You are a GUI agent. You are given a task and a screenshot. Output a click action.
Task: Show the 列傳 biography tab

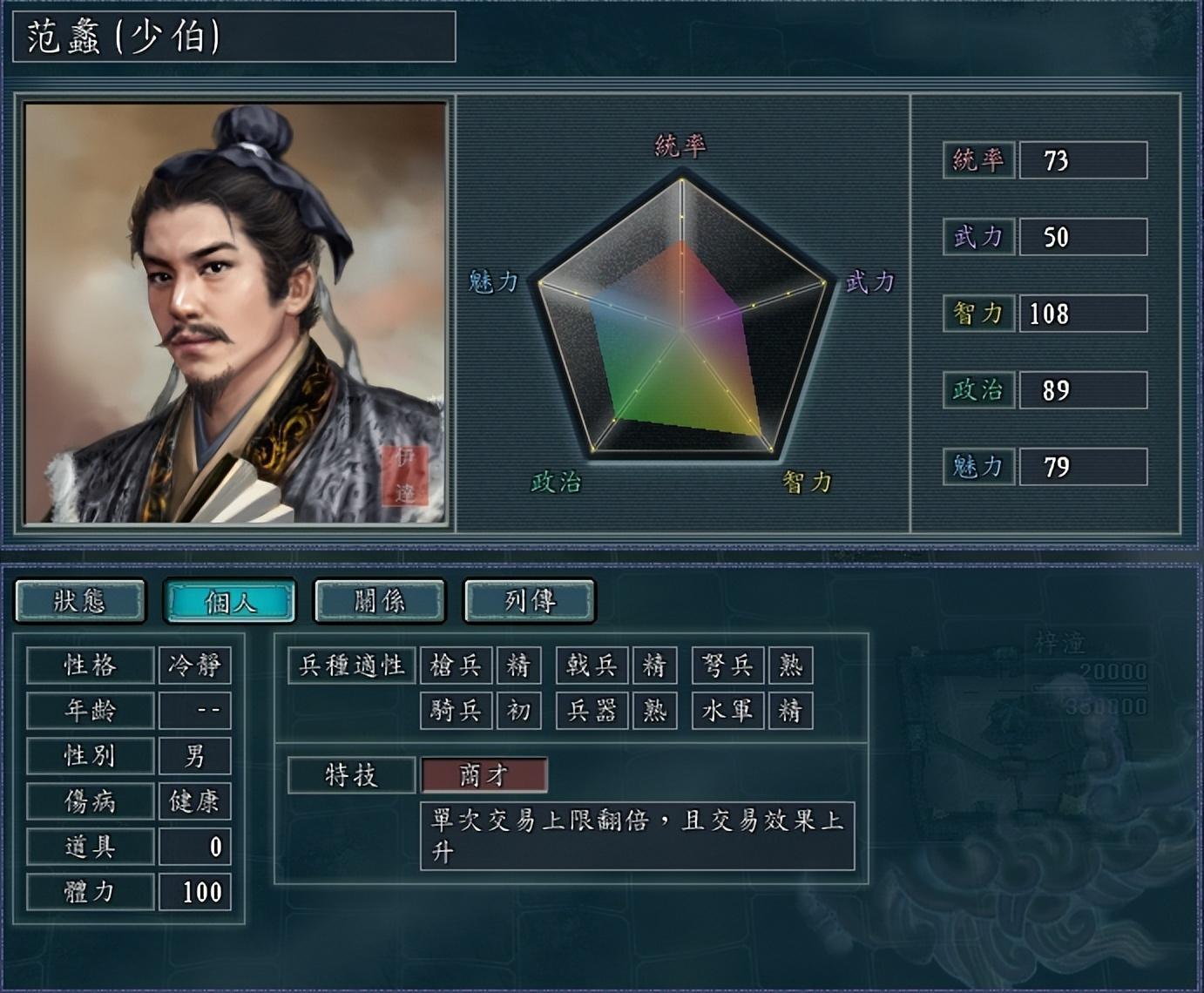point(530,601)
